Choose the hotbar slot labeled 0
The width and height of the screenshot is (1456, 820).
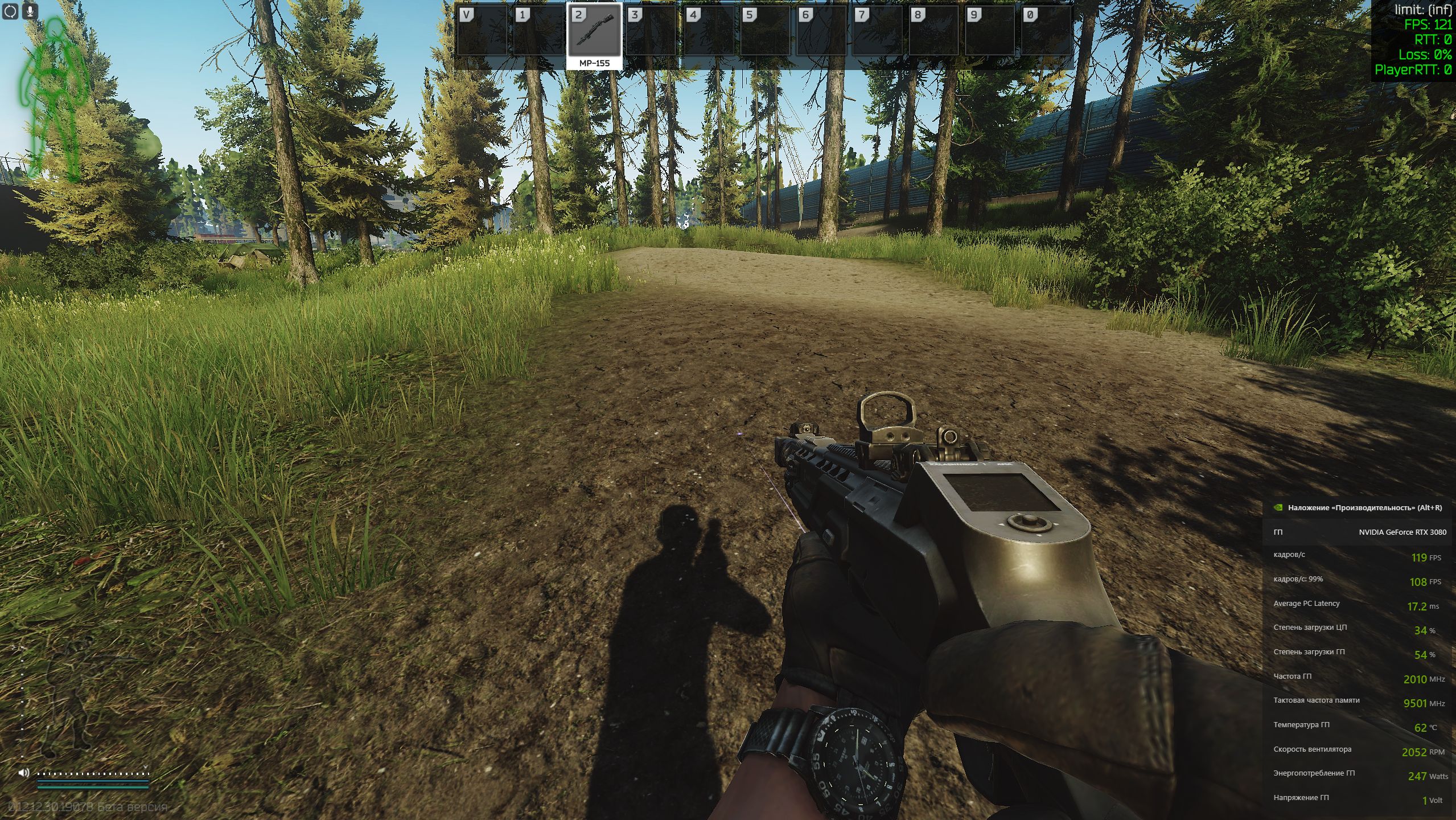(1046, 31)
